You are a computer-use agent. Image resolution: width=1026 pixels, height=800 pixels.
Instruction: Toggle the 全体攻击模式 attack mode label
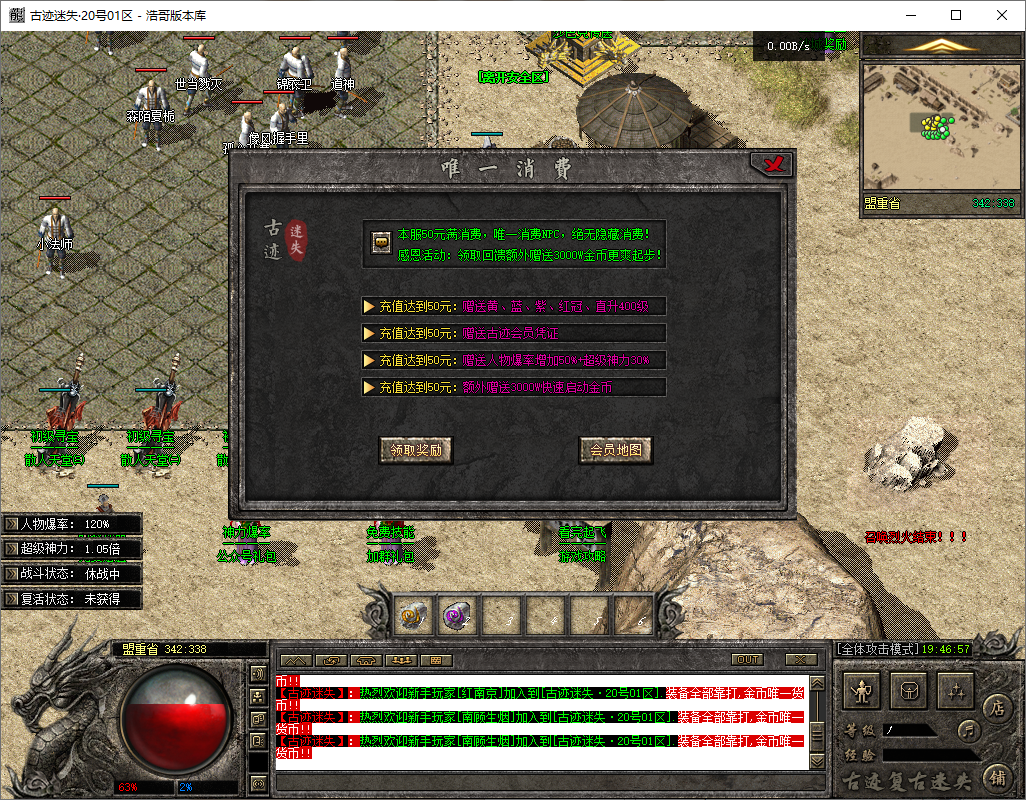[x=876, y=649]
